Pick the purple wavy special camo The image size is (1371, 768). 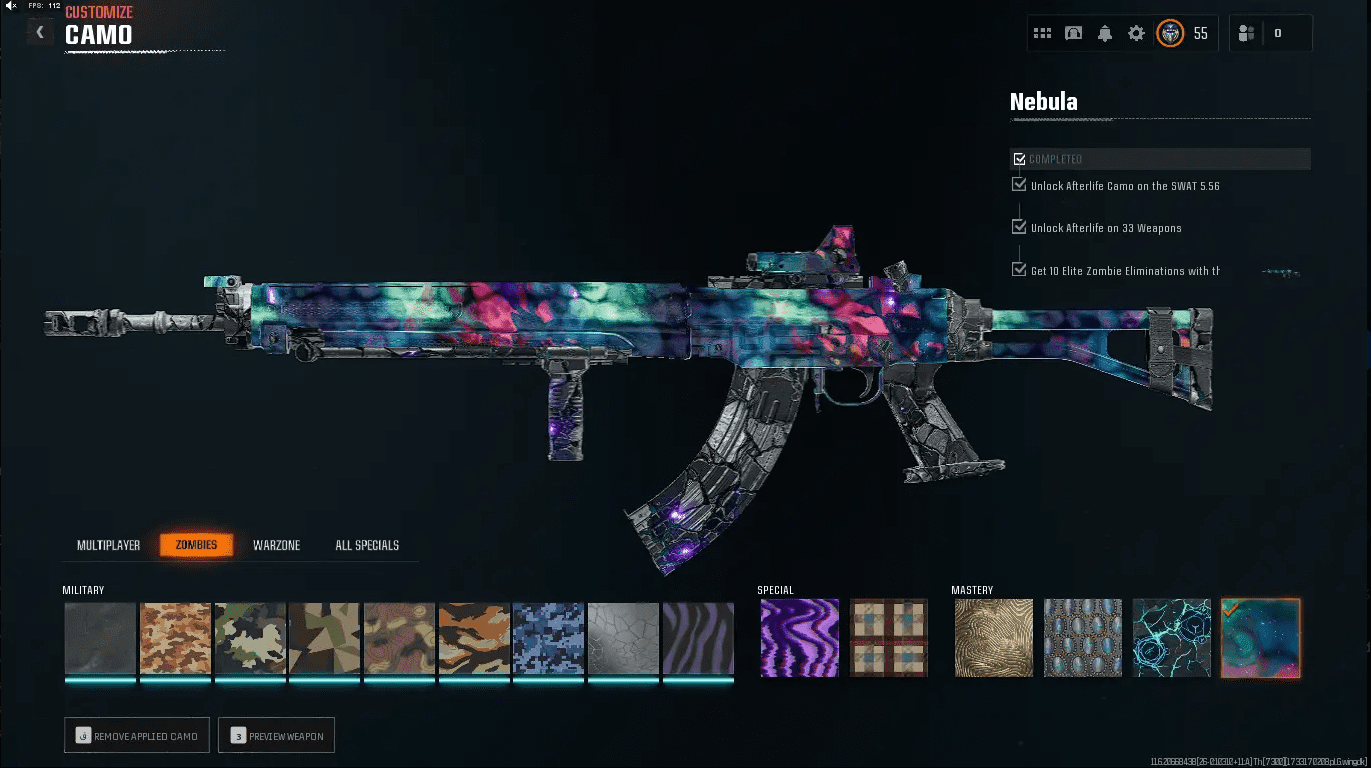pos(799,638)
